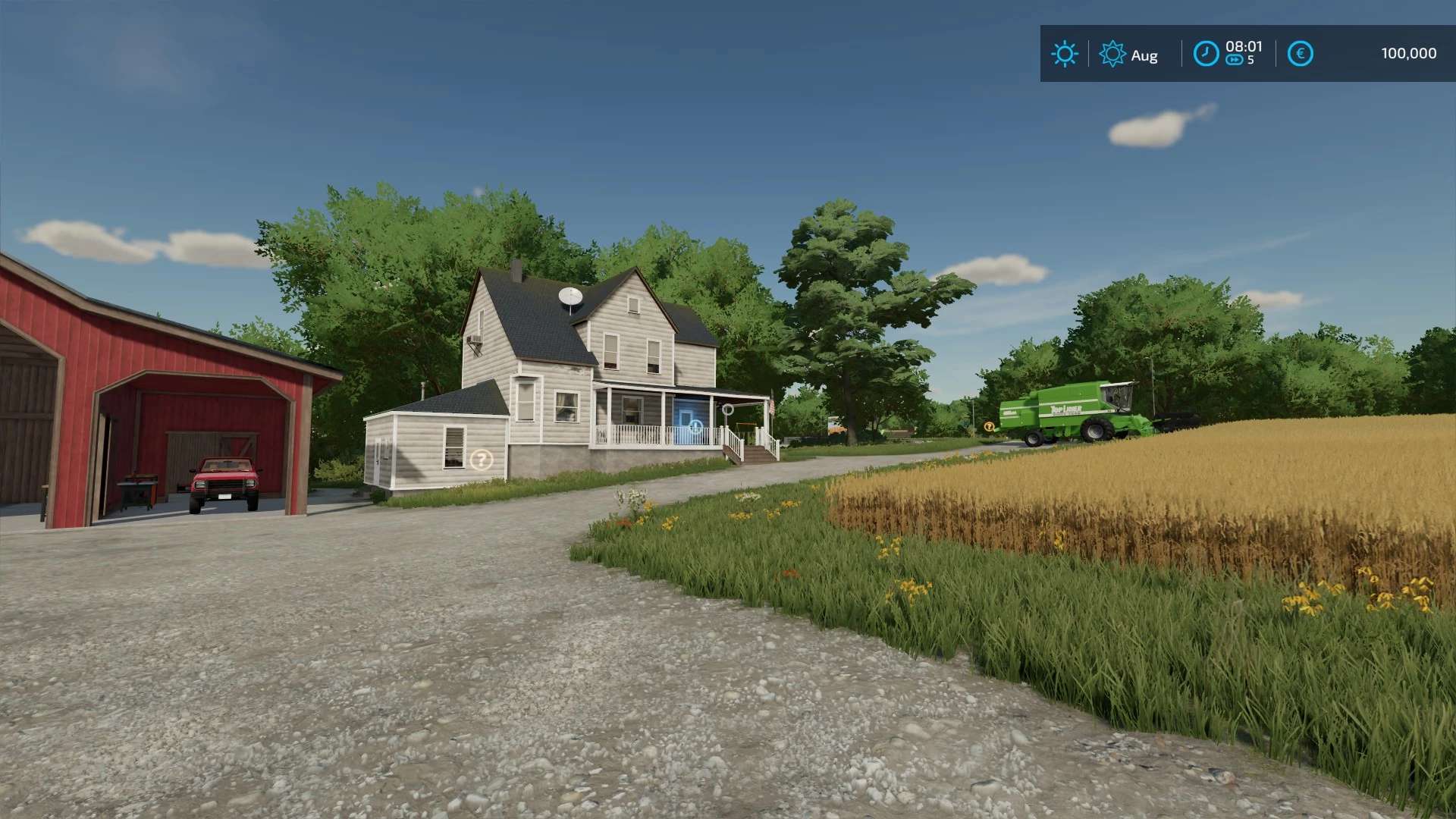Image resolution: width=1456 pixels, height=819 pixels.
Task: Click the time-scale fast-forward icon
Action: (1235, 61)
